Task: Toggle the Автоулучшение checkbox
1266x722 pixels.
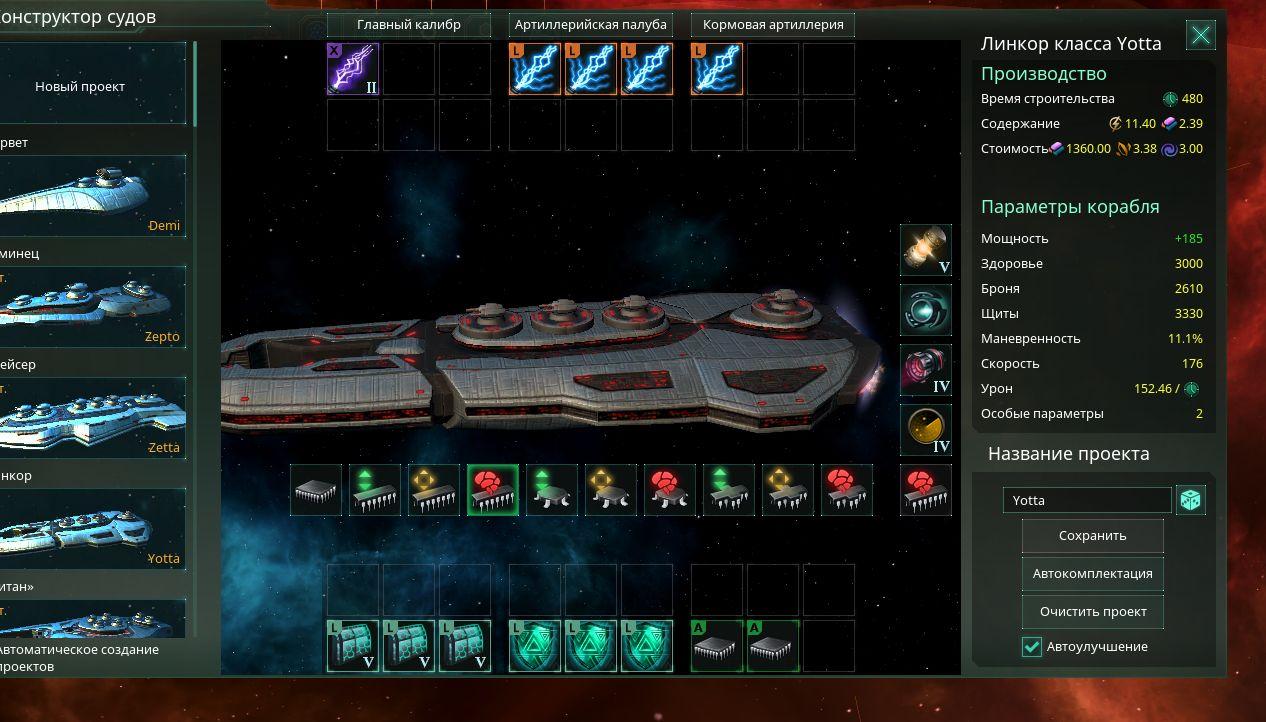Action: coord(1032,647)
